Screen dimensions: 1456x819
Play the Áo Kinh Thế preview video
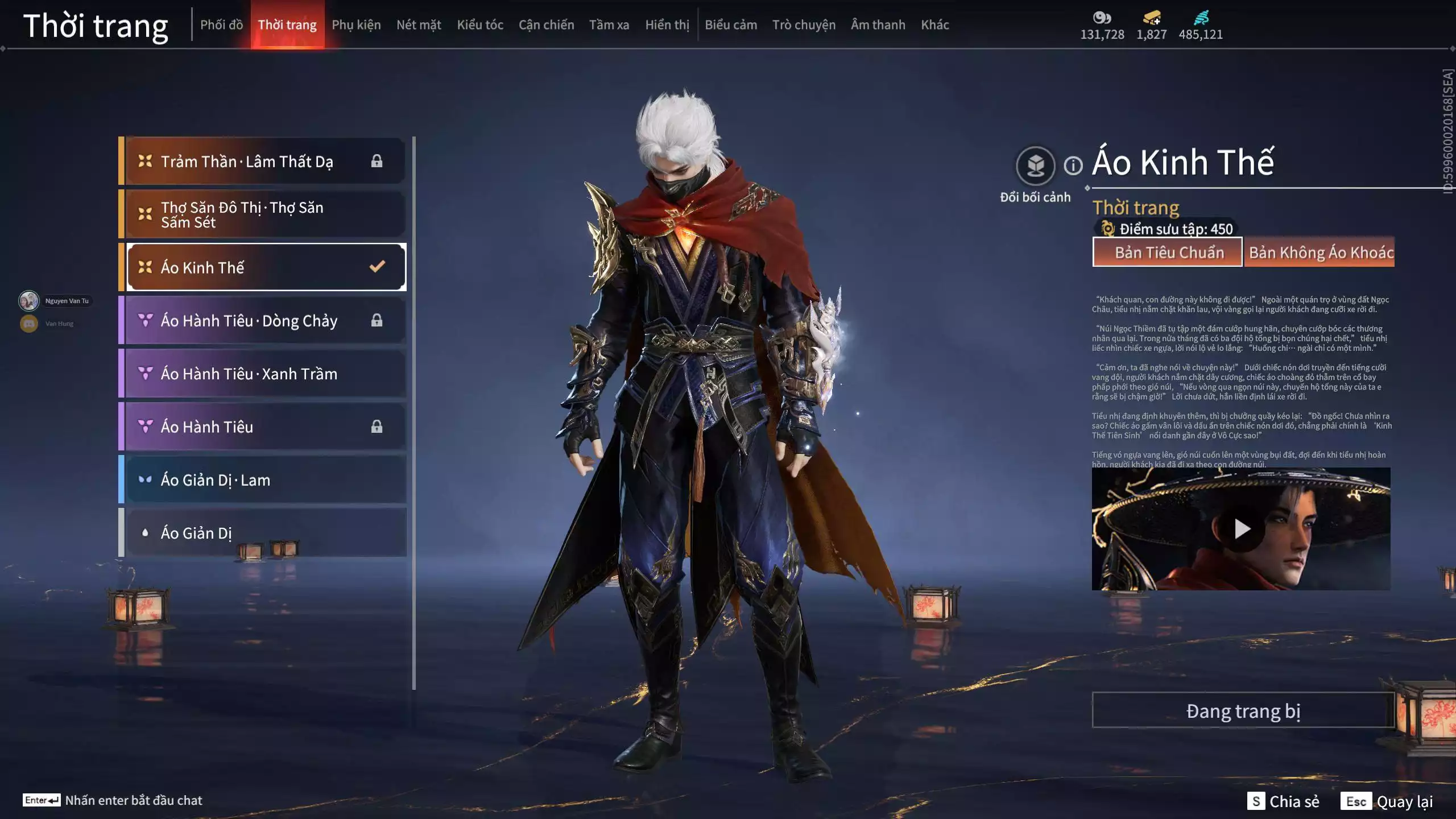point(1241,529)
